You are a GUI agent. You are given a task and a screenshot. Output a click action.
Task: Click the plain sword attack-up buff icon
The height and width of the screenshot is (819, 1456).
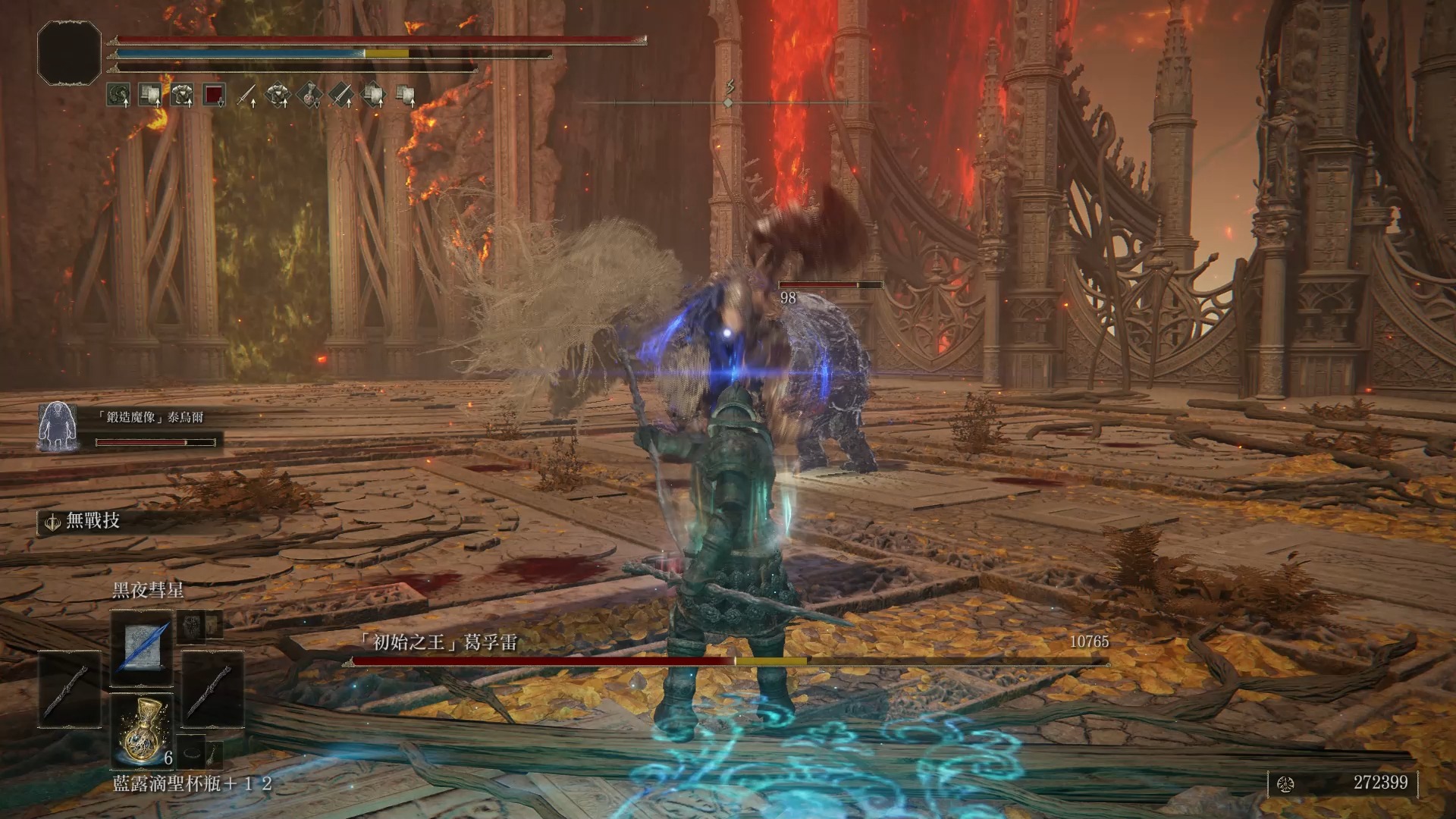point(246,96)
